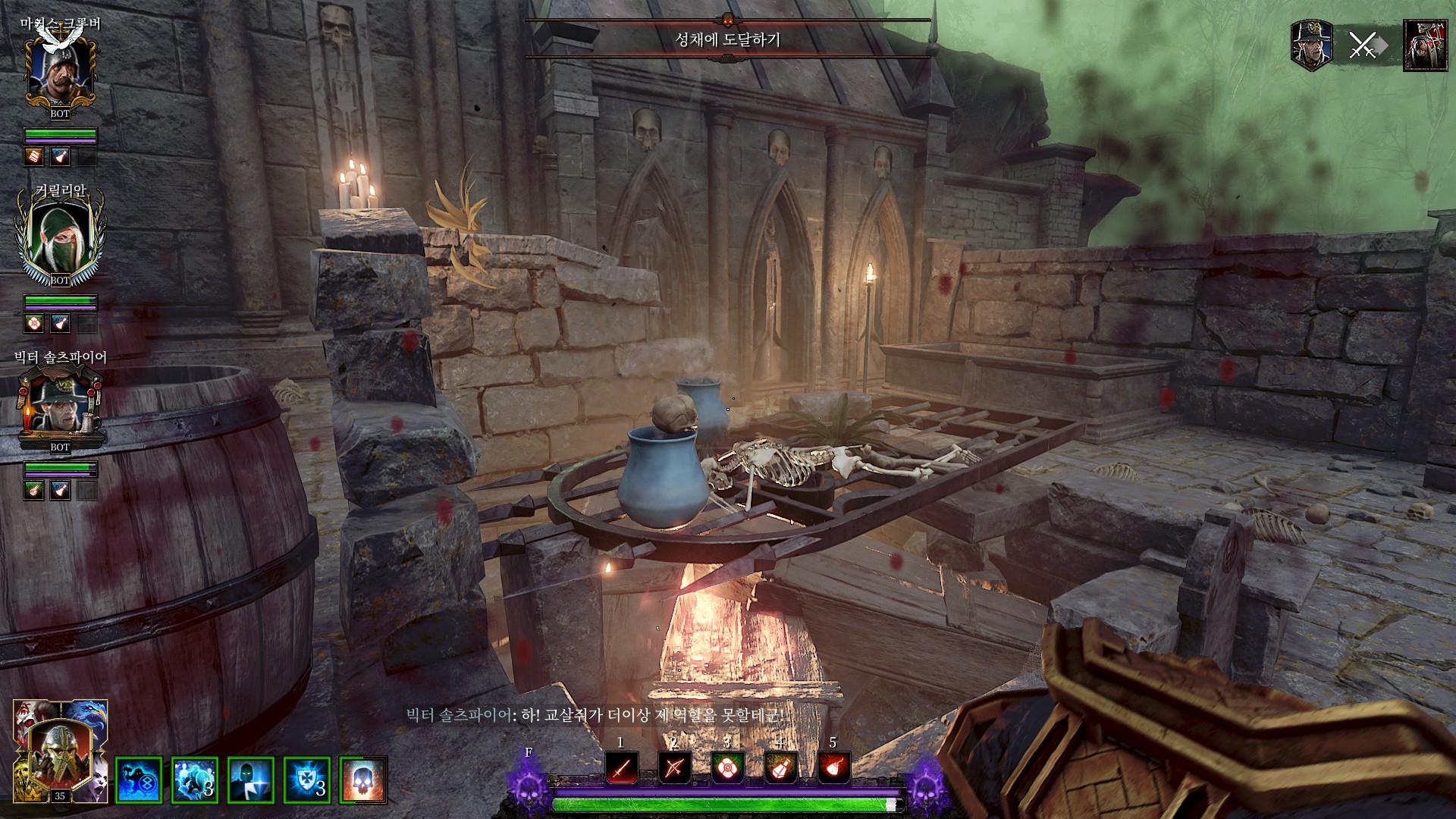Select the glowing skull buff icon

pyautogui.click(x=363, y=780)
